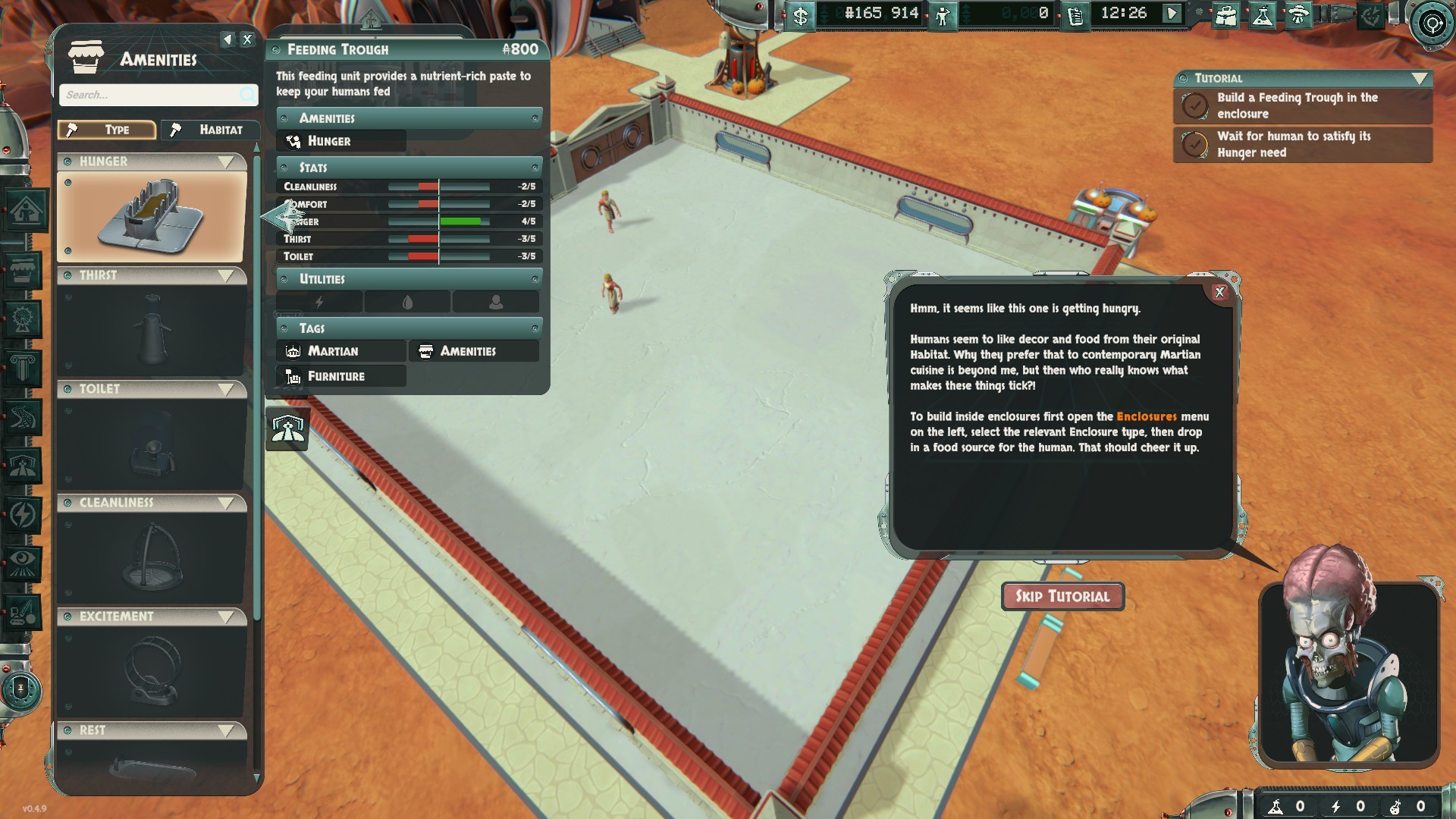1456x819 pixels.
Task: Skip the tutorial
Action: click(1062, 596)
